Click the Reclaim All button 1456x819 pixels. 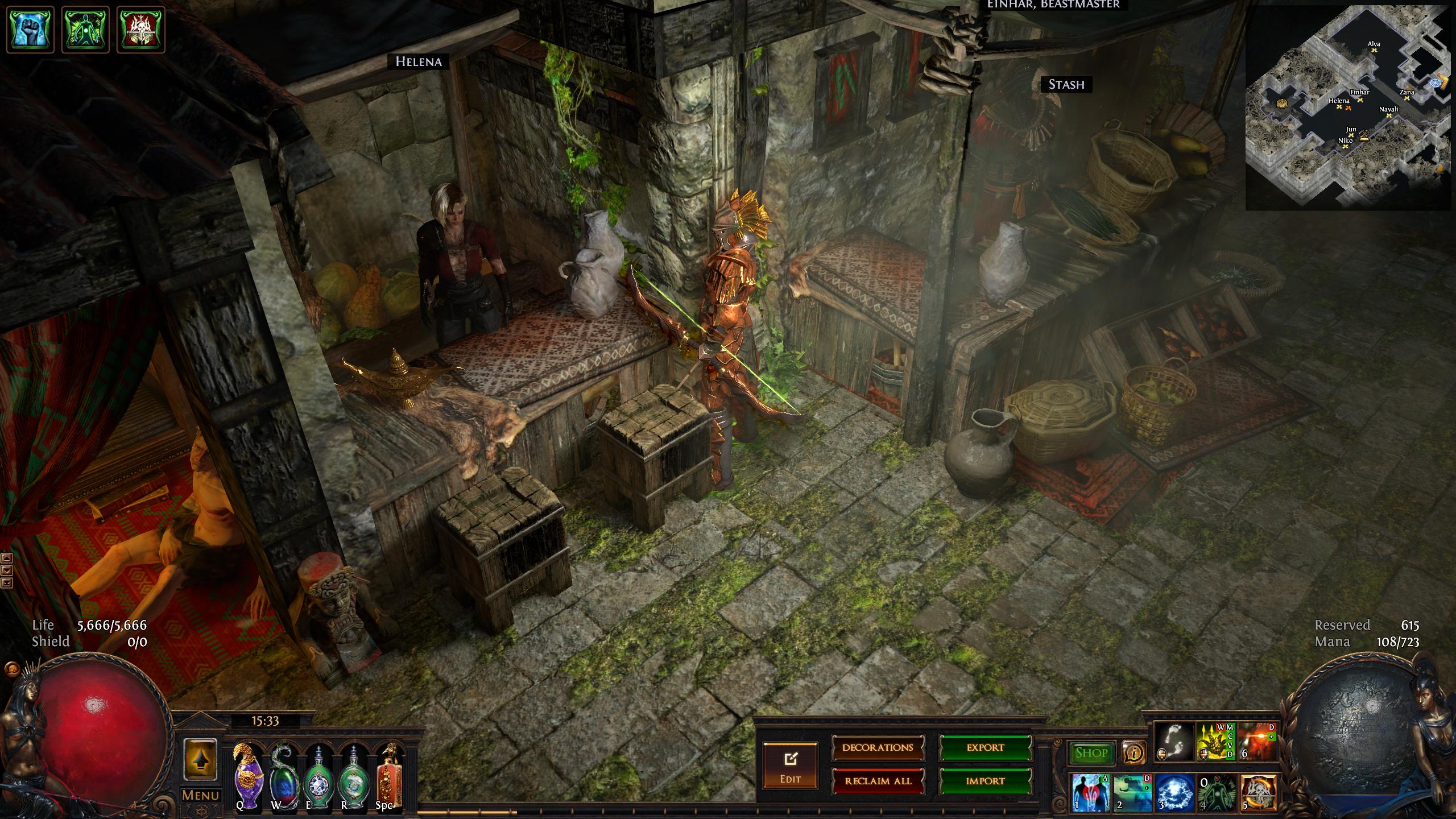pos(878,781)
